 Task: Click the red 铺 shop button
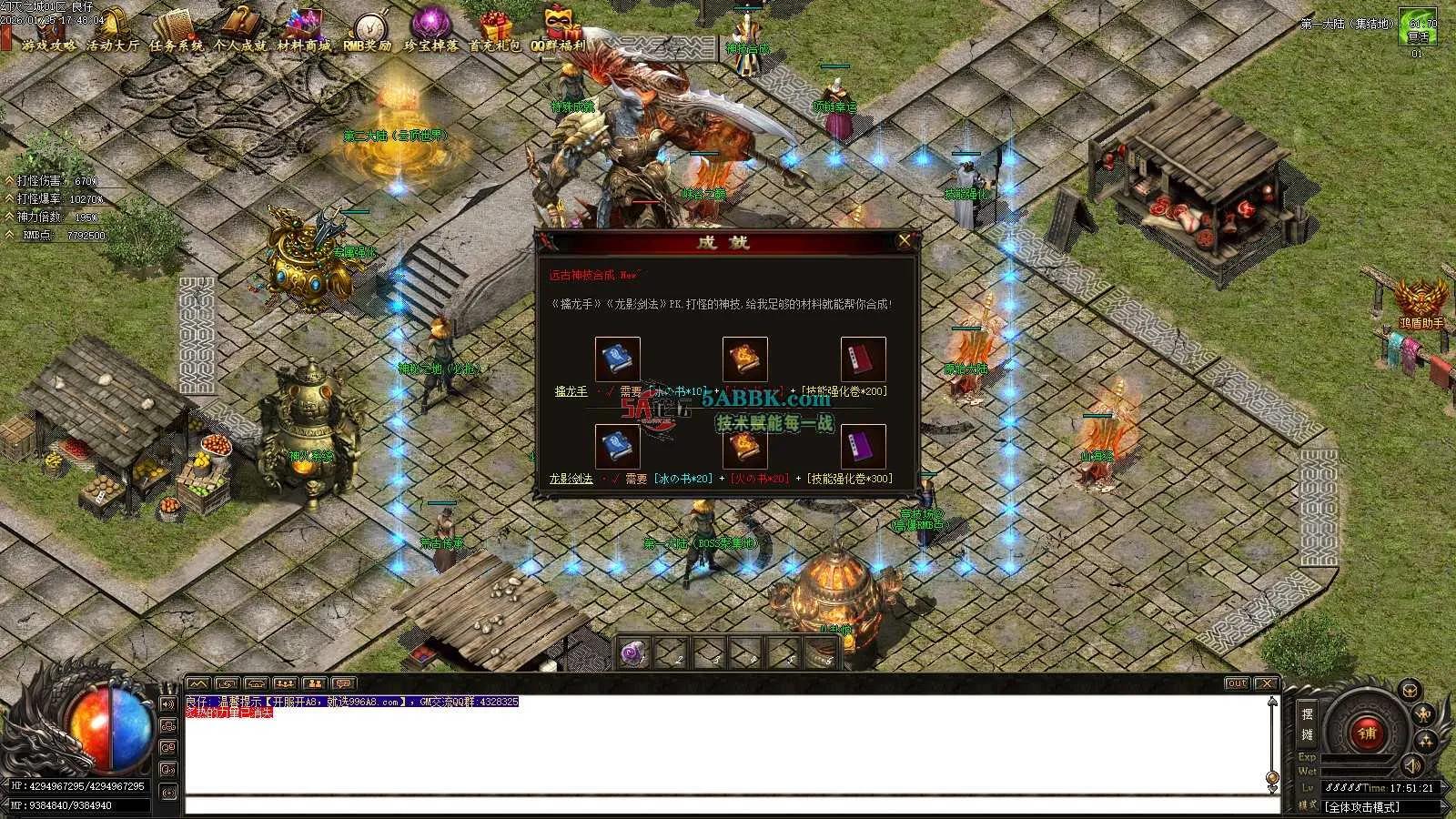point(1365,733)
